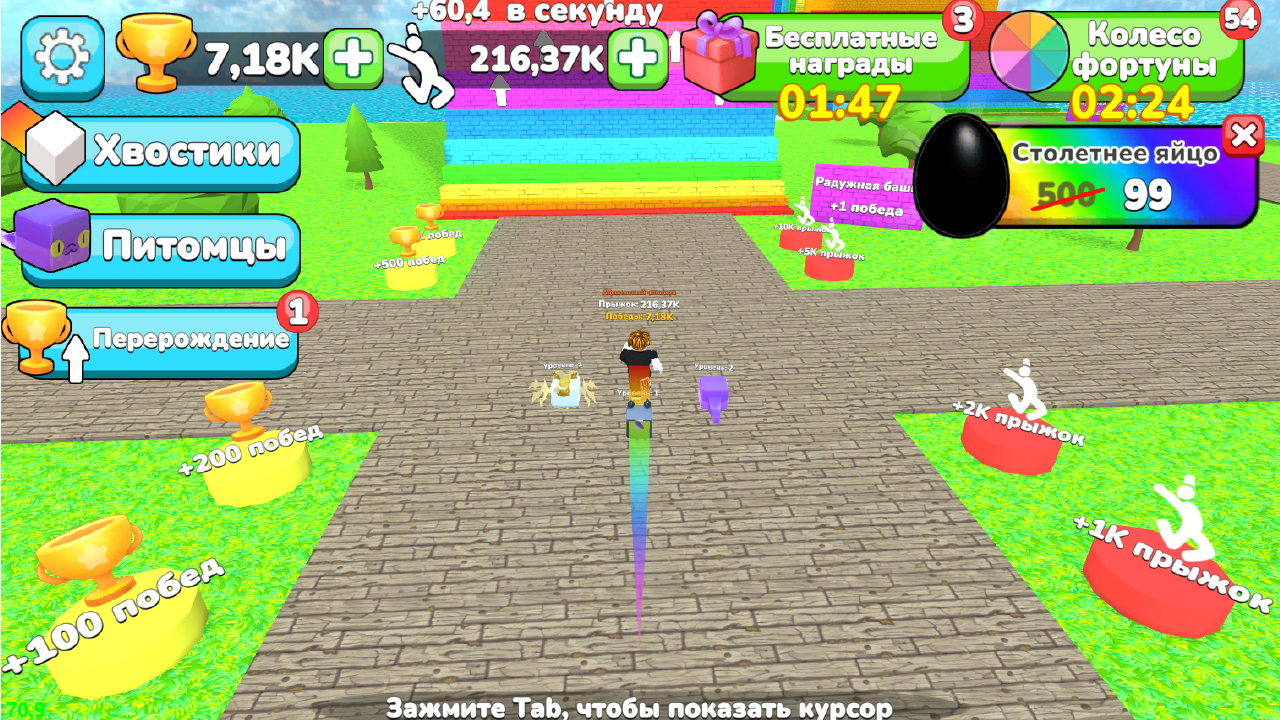
Task: Click the black egg icon of Столетнее яйцо
Action: coord(963,175)
